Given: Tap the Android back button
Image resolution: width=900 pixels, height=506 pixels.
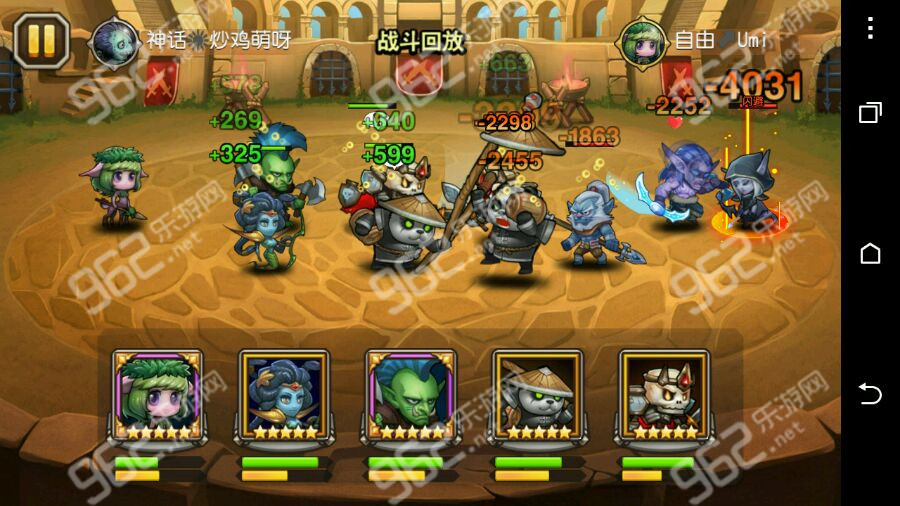Looking at the screenshot, I should (x=870, y=394).
